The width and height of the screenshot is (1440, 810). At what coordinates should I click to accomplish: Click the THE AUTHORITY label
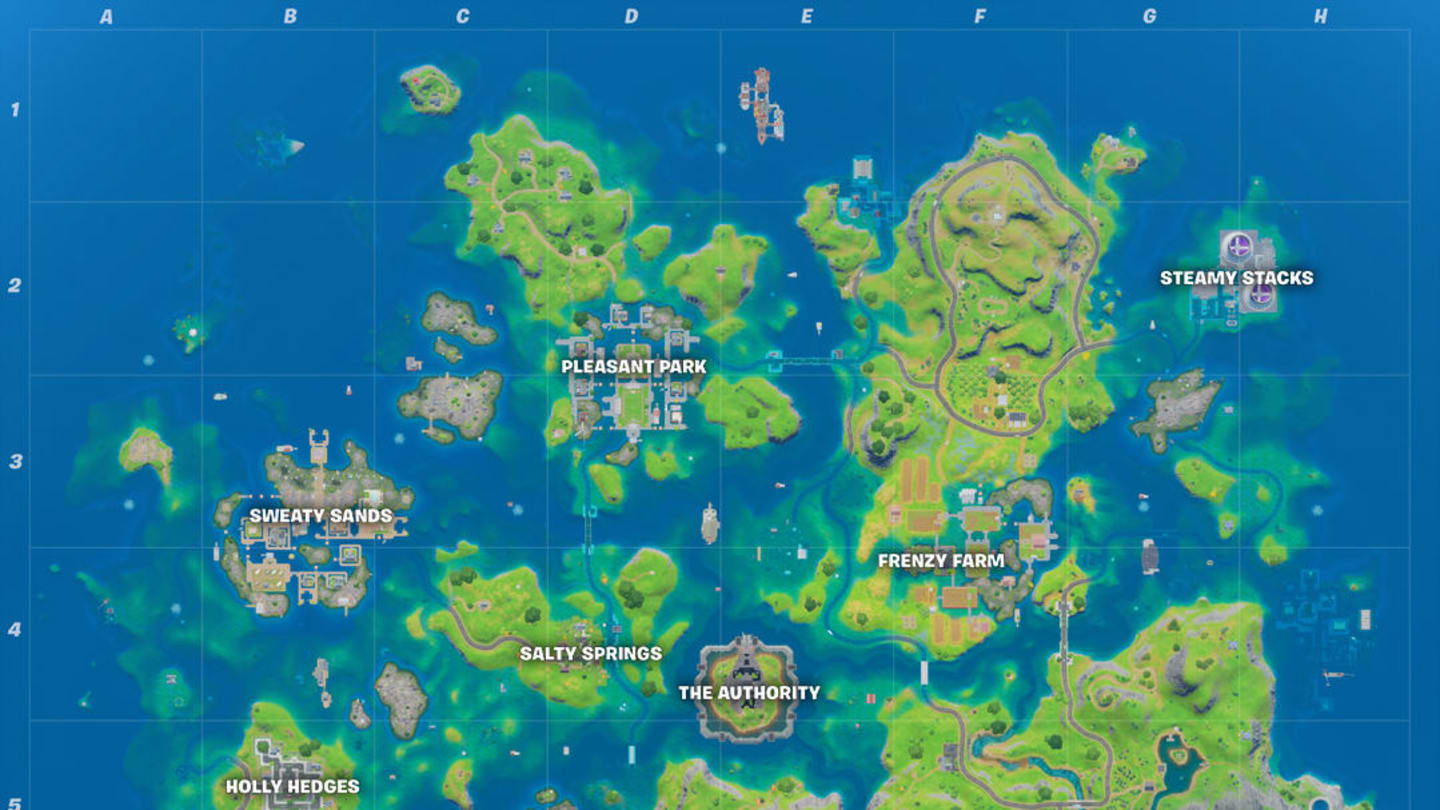tap(750, 691)
